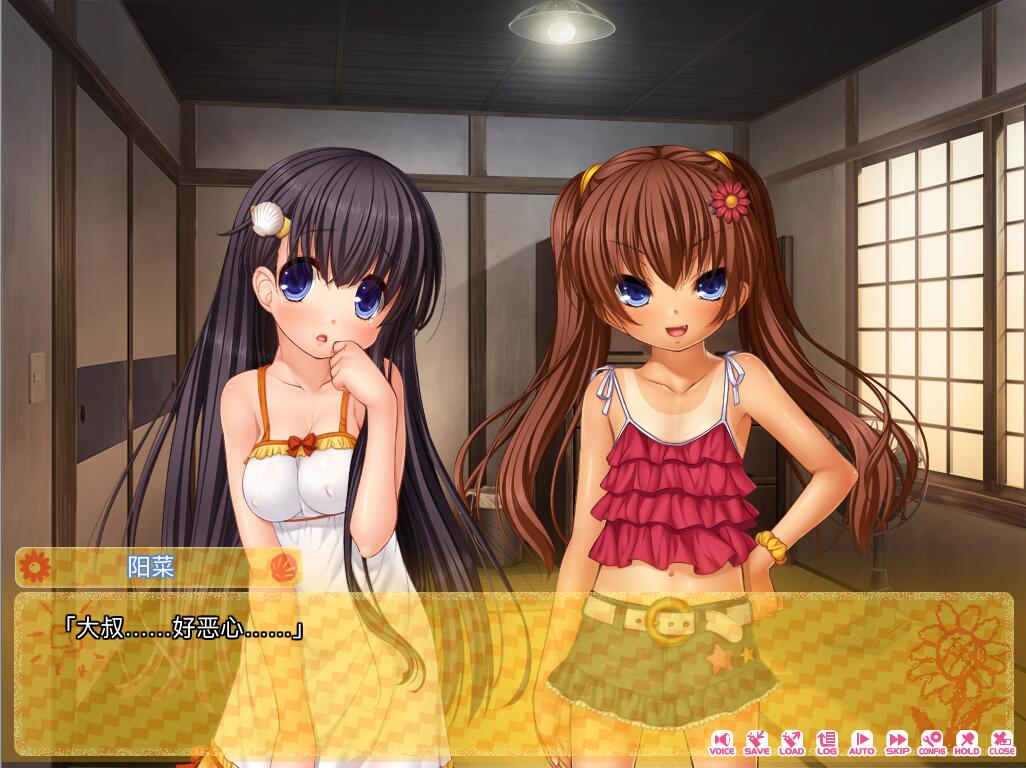Replay the line with the VOICE button
1026x768 pixels.
click(x=721, y=741)
